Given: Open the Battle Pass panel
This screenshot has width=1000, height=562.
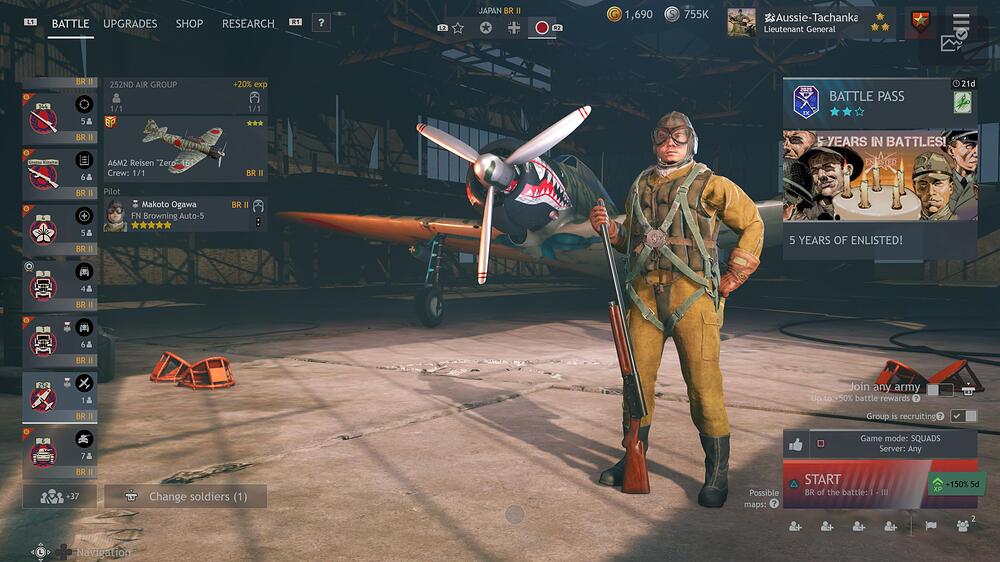Looking at the screenshot, I should pos(866,102).
